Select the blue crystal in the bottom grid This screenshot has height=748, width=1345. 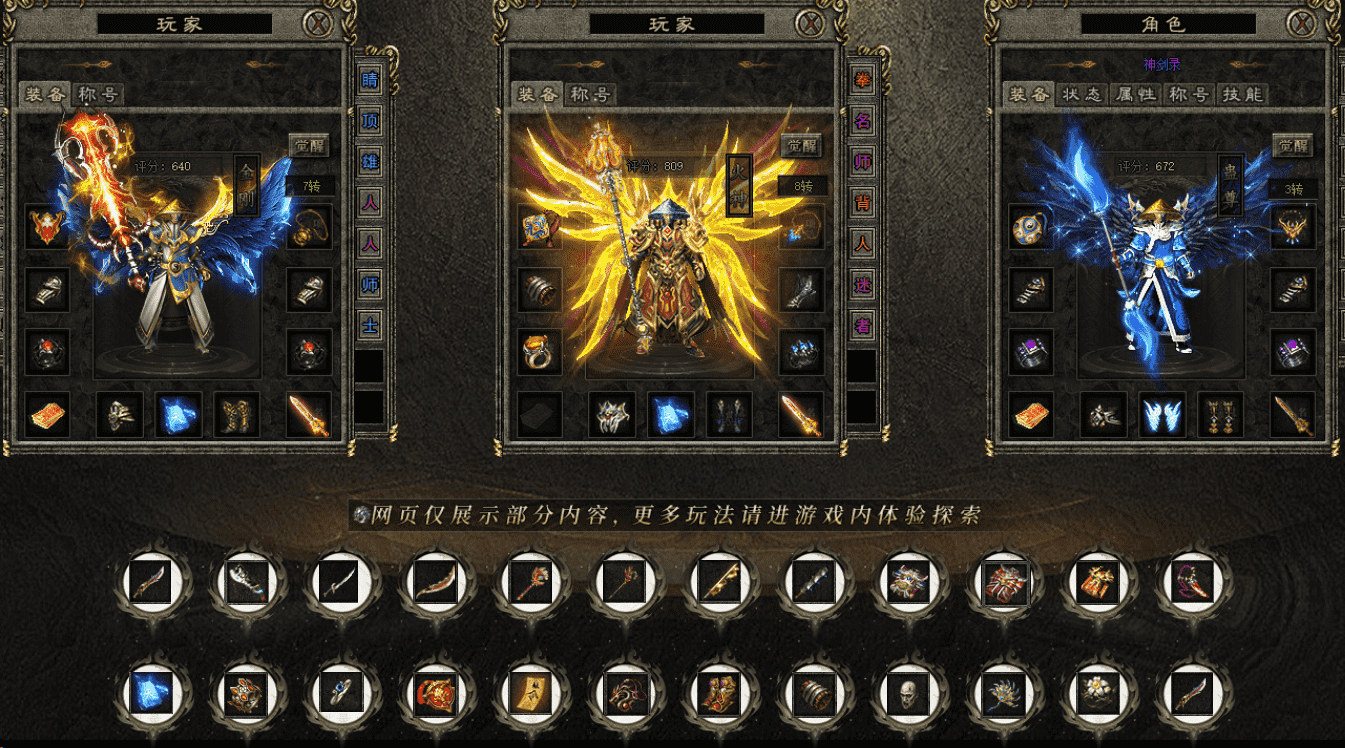153,692
